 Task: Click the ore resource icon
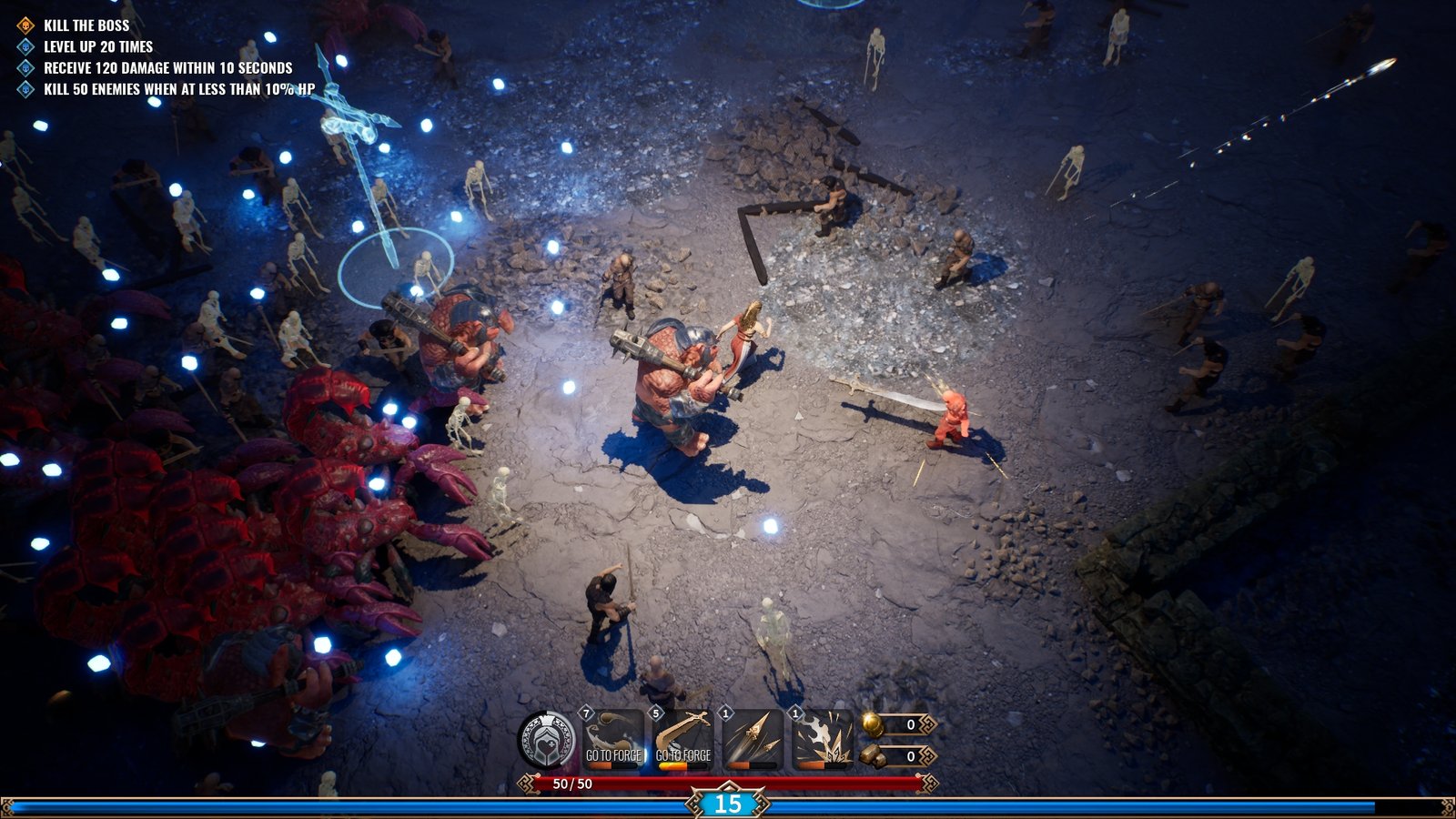point(872,755)
